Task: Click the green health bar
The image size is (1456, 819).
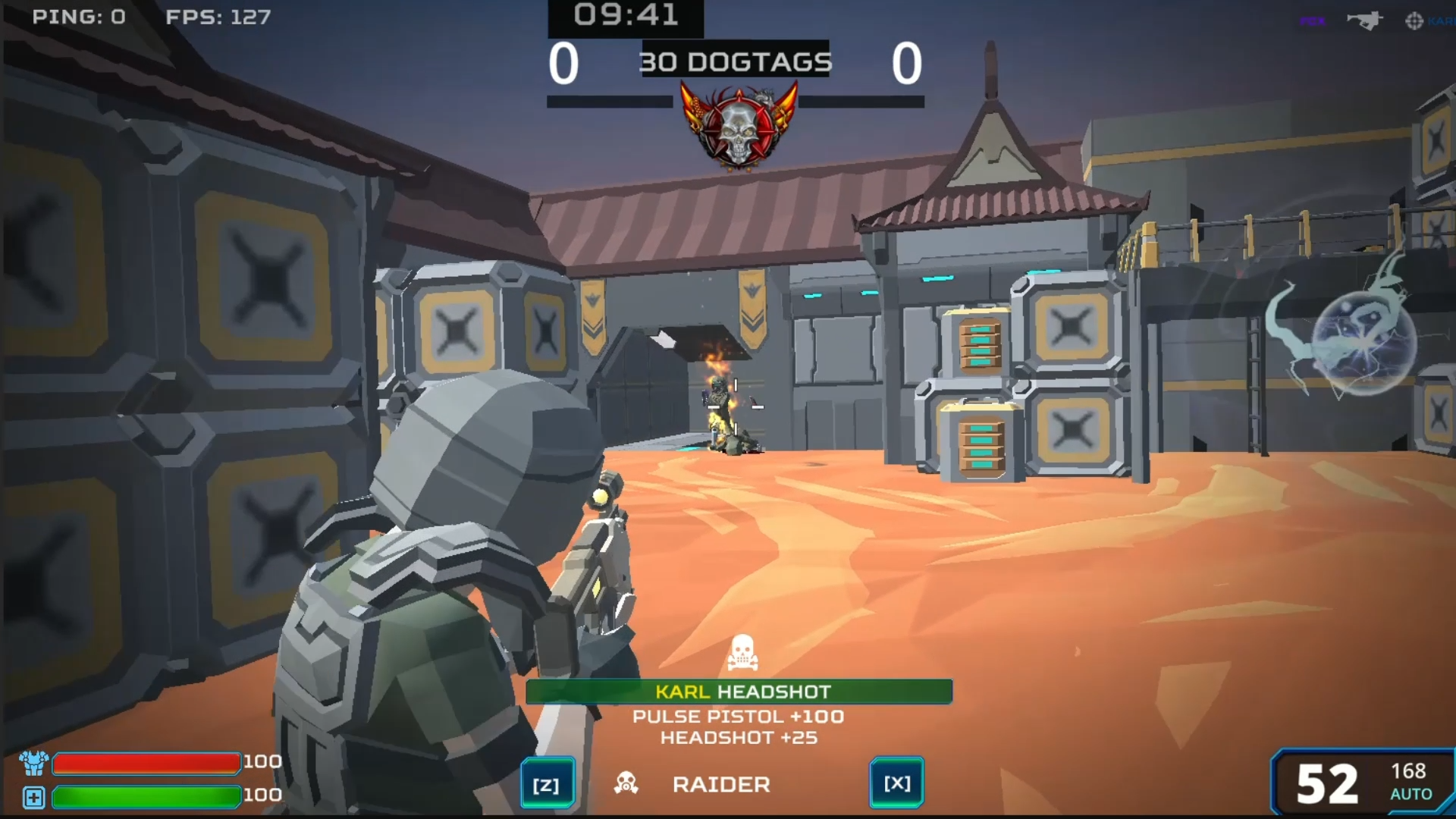Action: (146, 796)
